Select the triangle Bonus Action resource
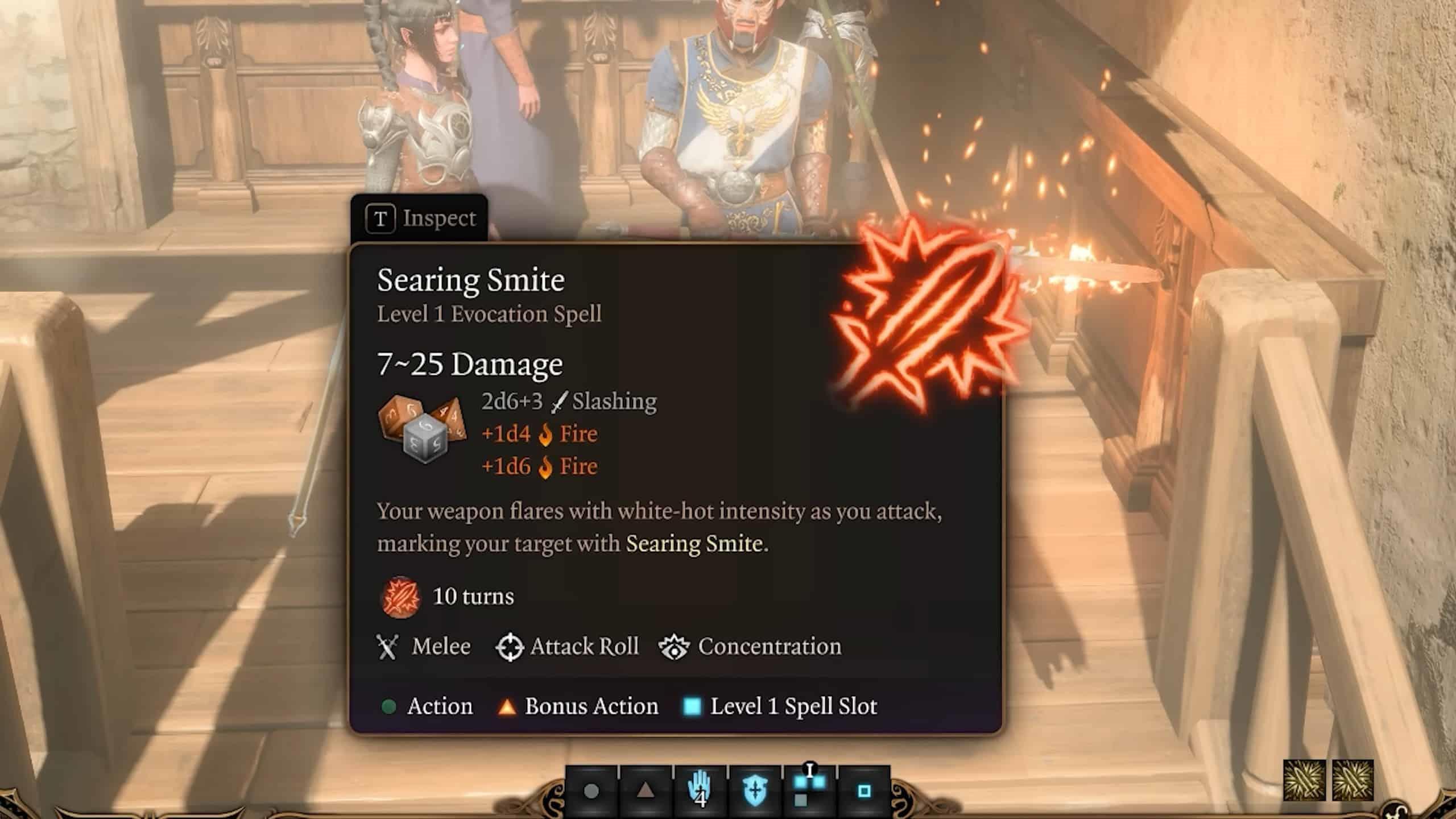The image size is (1456, 819). point(645,791)
